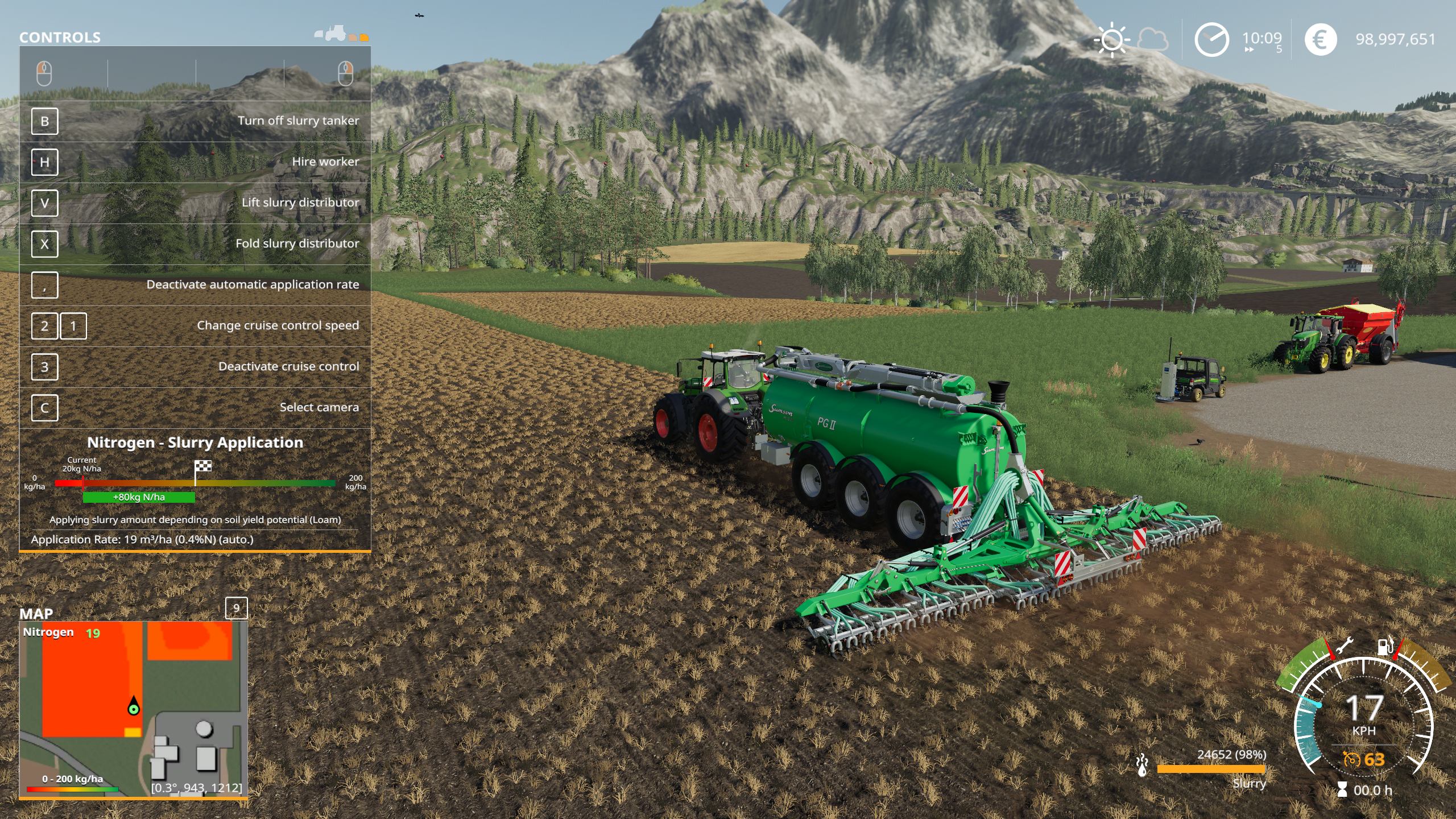Click the euro money icon

1320,40
